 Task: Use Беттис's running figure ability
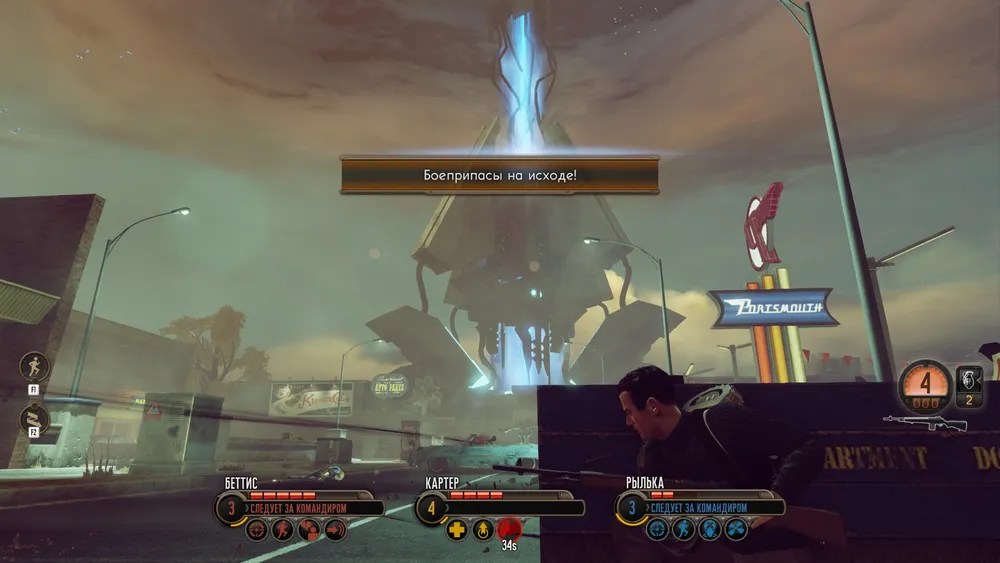284,530
